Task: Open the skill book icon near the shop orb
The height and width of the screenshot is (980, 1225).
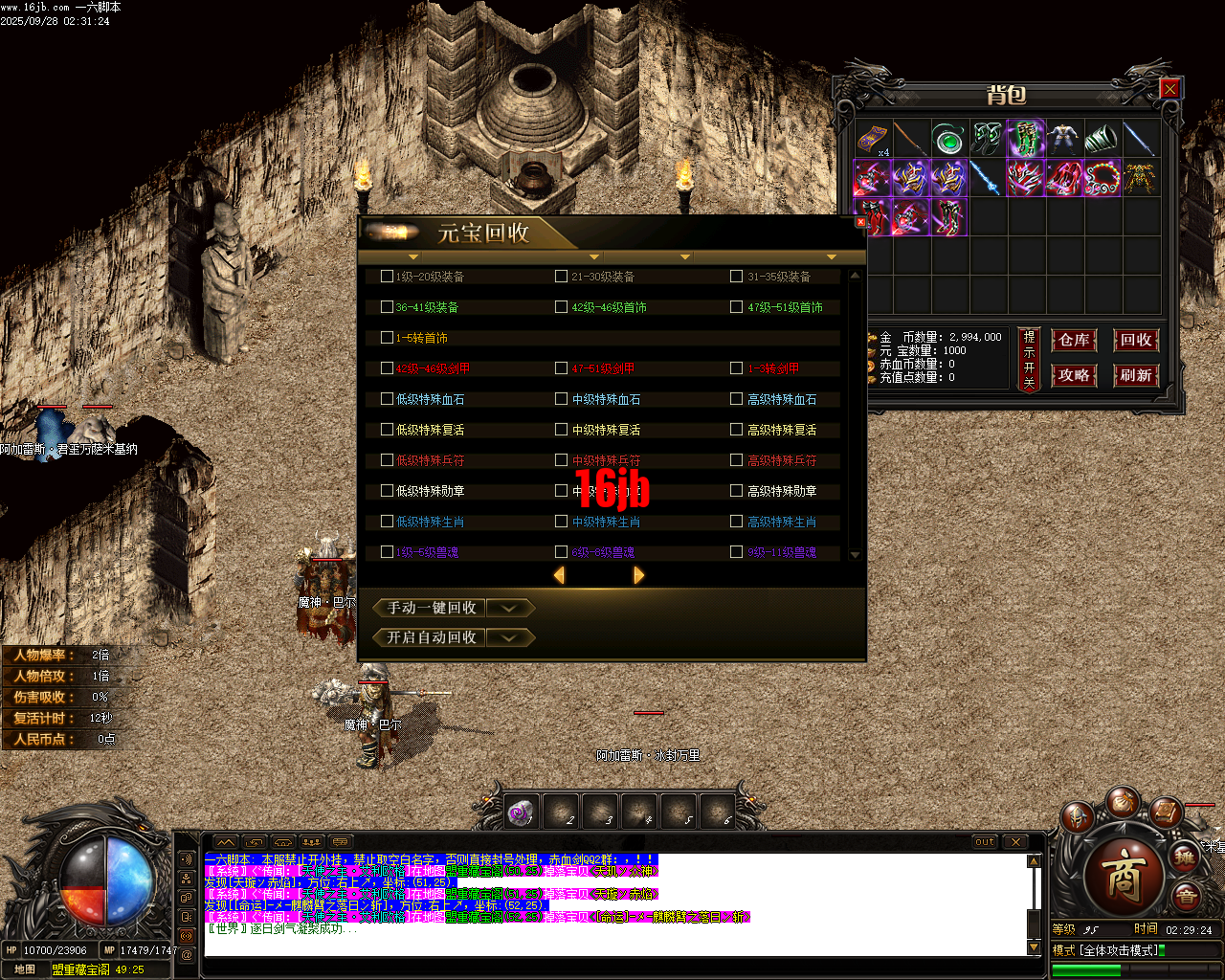Action: pyautogui.click(x=1167, y=813)
